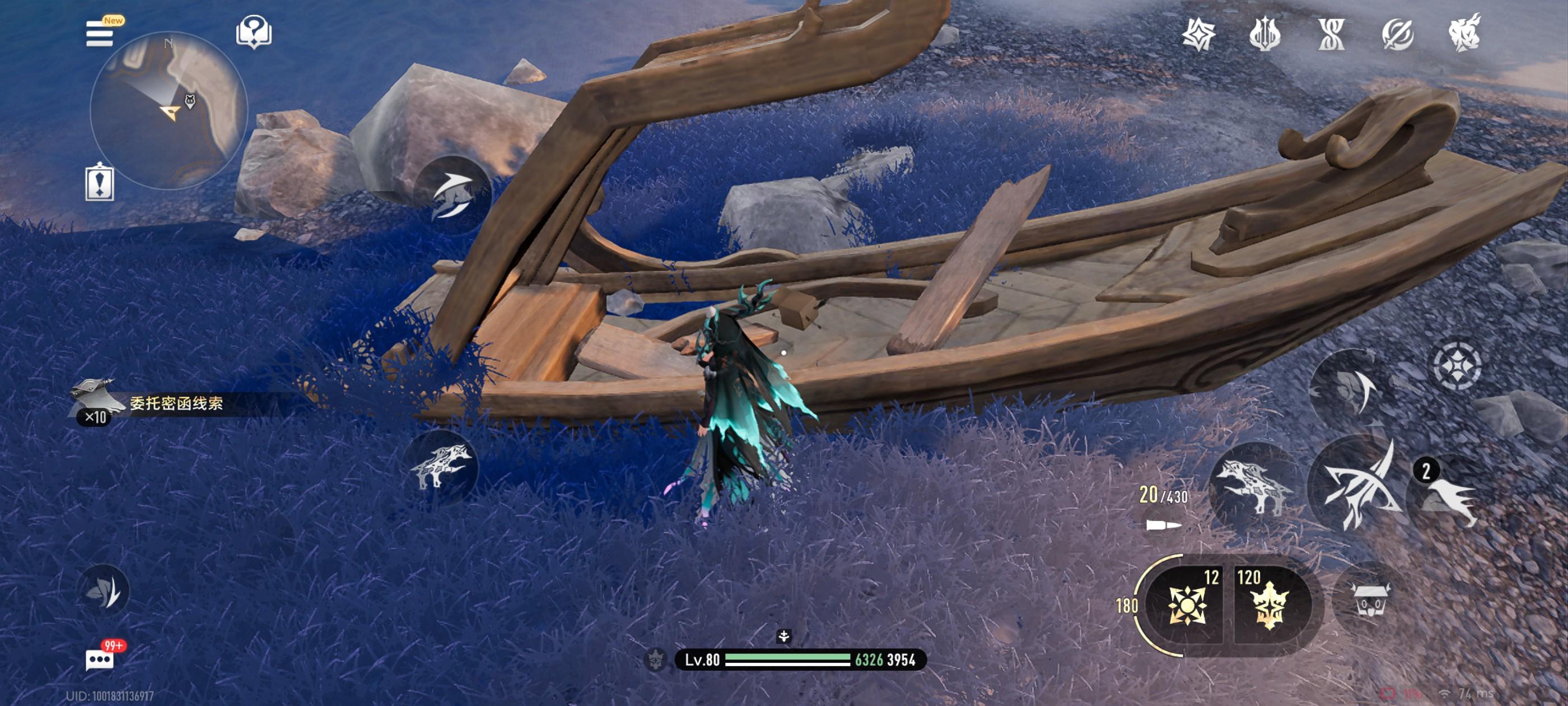1568x706 pixels.
Task: Open the trident emblem menu icon
Action: 1264,34
